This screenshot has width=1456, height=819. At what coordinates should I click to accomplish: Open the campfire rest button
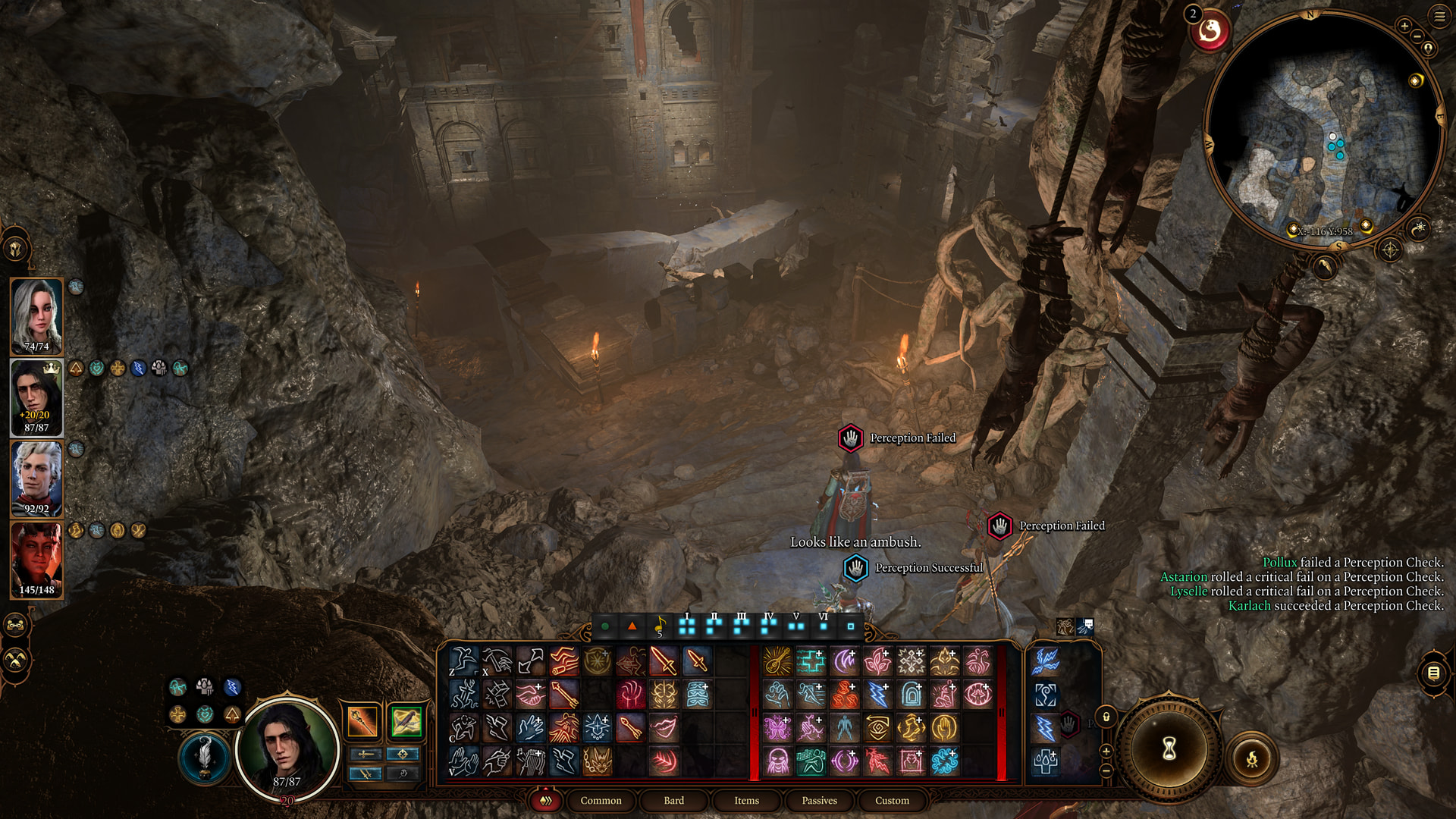pyautogui.click(x=1251, y=758)
